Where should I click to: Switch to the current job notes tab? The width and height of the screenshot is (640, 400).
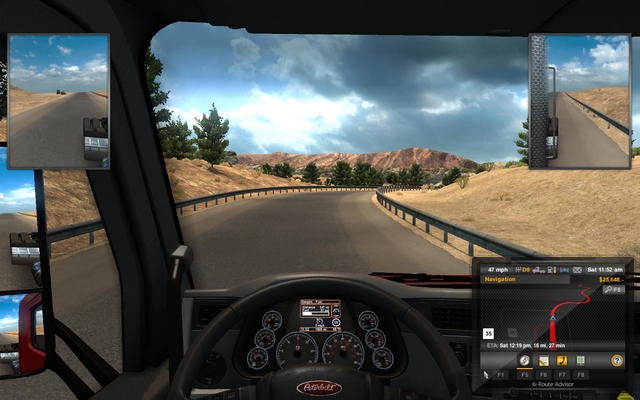[x=543, y=360]
